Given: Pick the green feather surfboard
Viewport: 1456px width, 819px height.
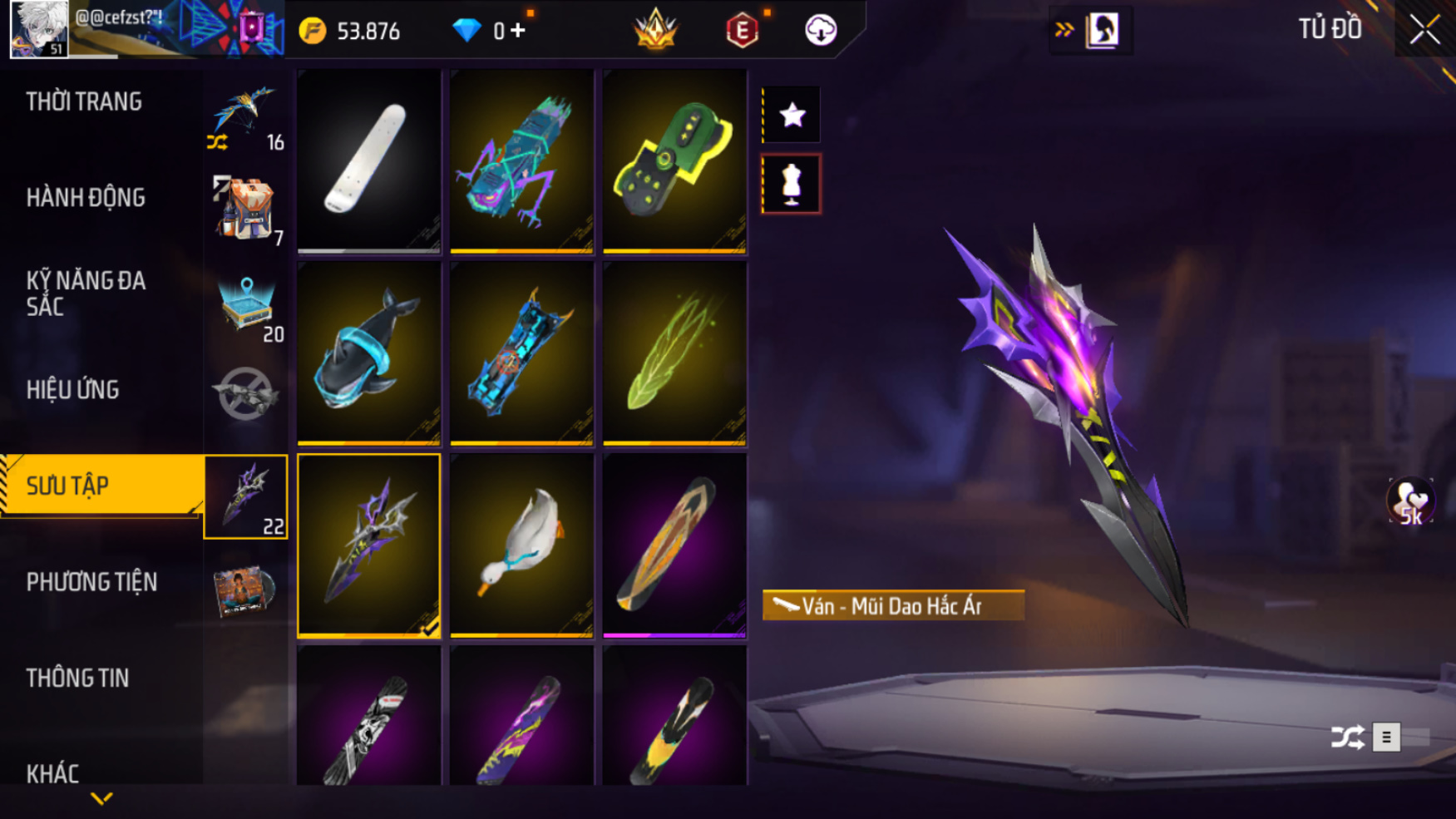Looking at the screenshot, I should 674,353.
